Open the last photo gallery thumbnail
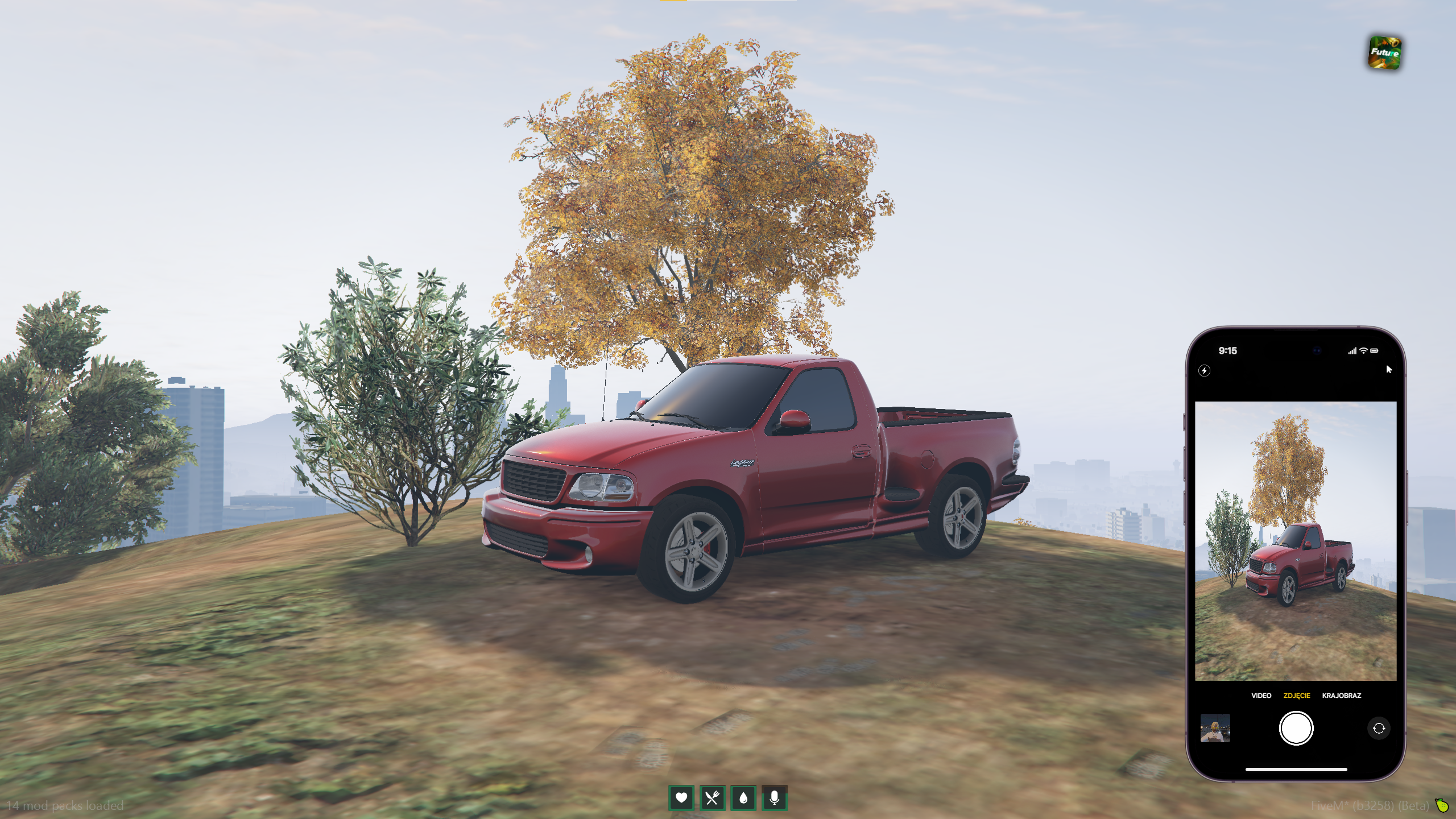 (1215, 728)
